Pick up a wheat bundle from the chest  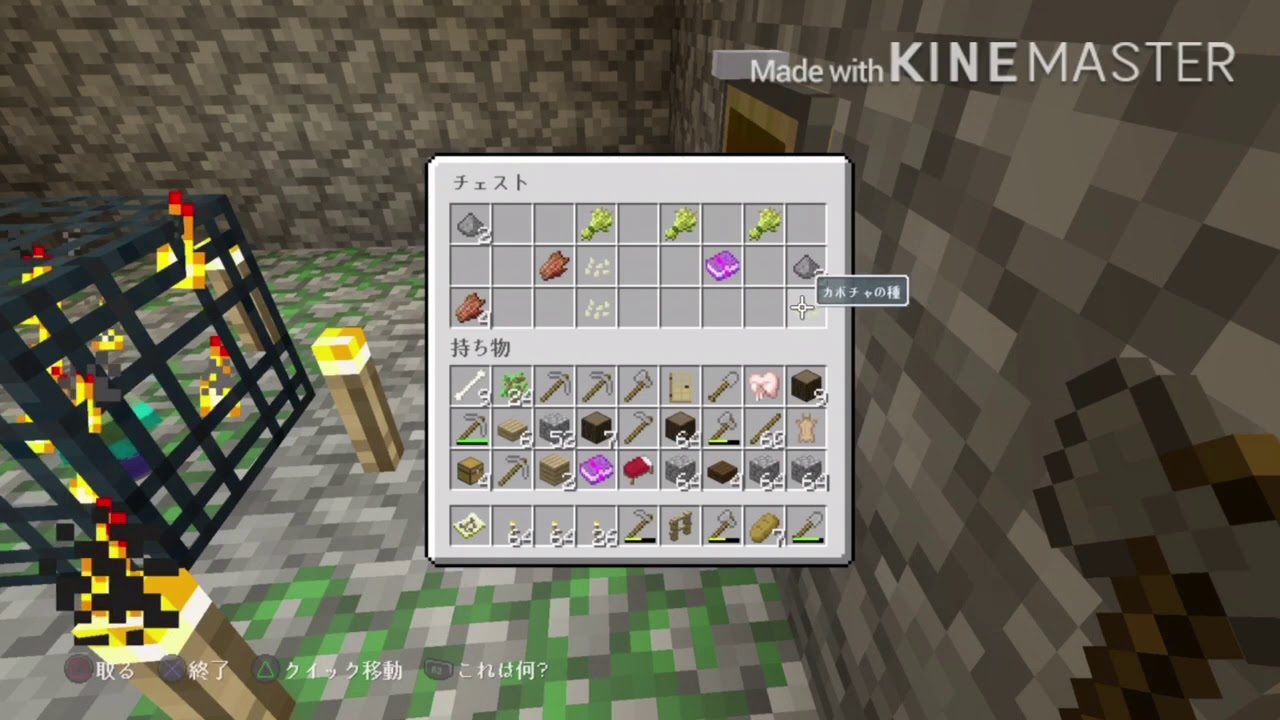(596, 223)
